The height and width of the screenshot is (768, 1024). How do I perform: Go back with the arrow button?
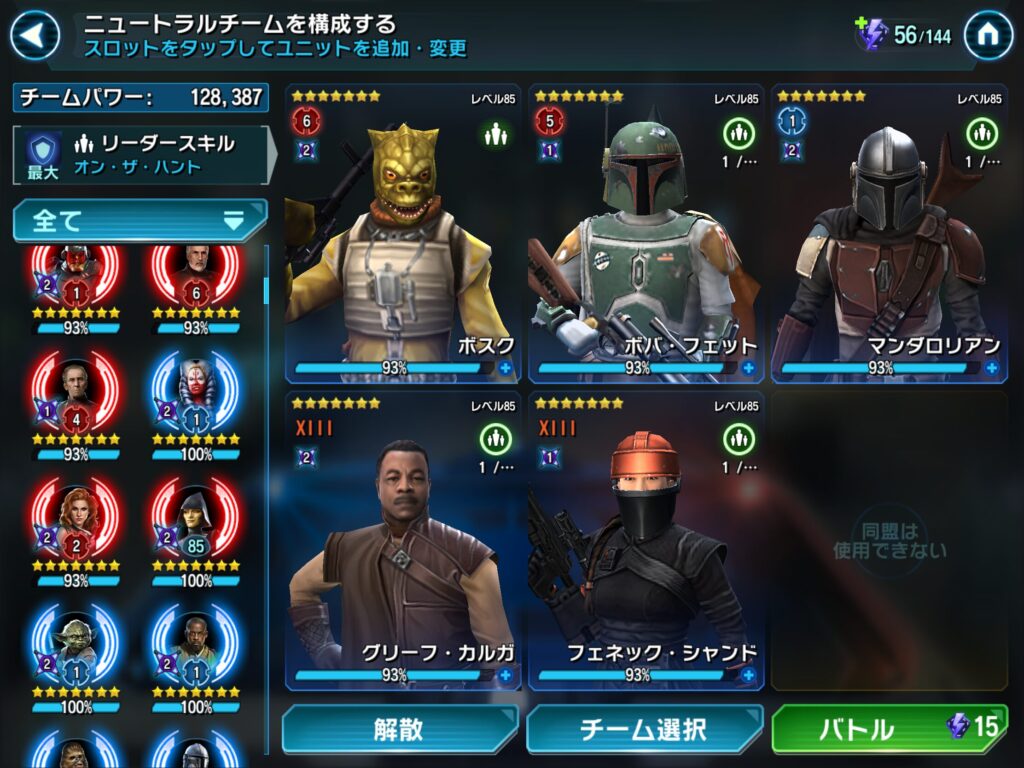click(34, 37)
